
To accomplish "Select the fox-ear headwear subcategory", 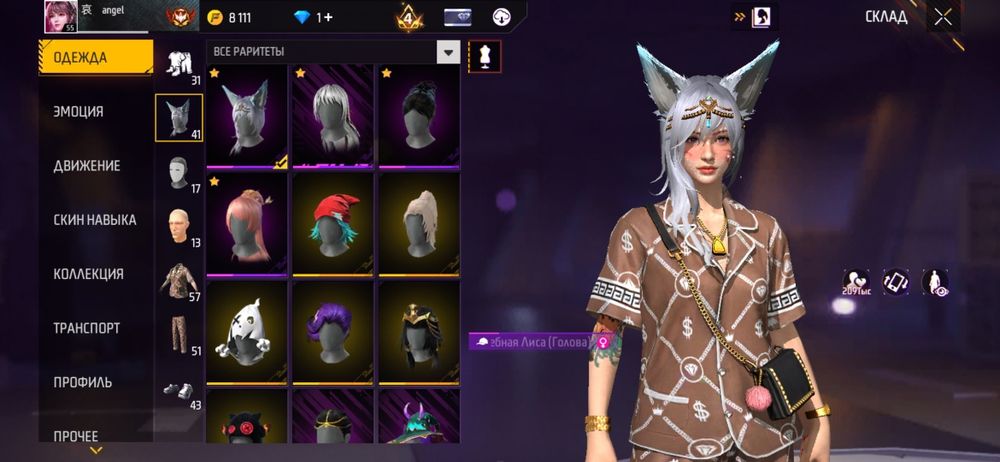I will click(179, 117).
